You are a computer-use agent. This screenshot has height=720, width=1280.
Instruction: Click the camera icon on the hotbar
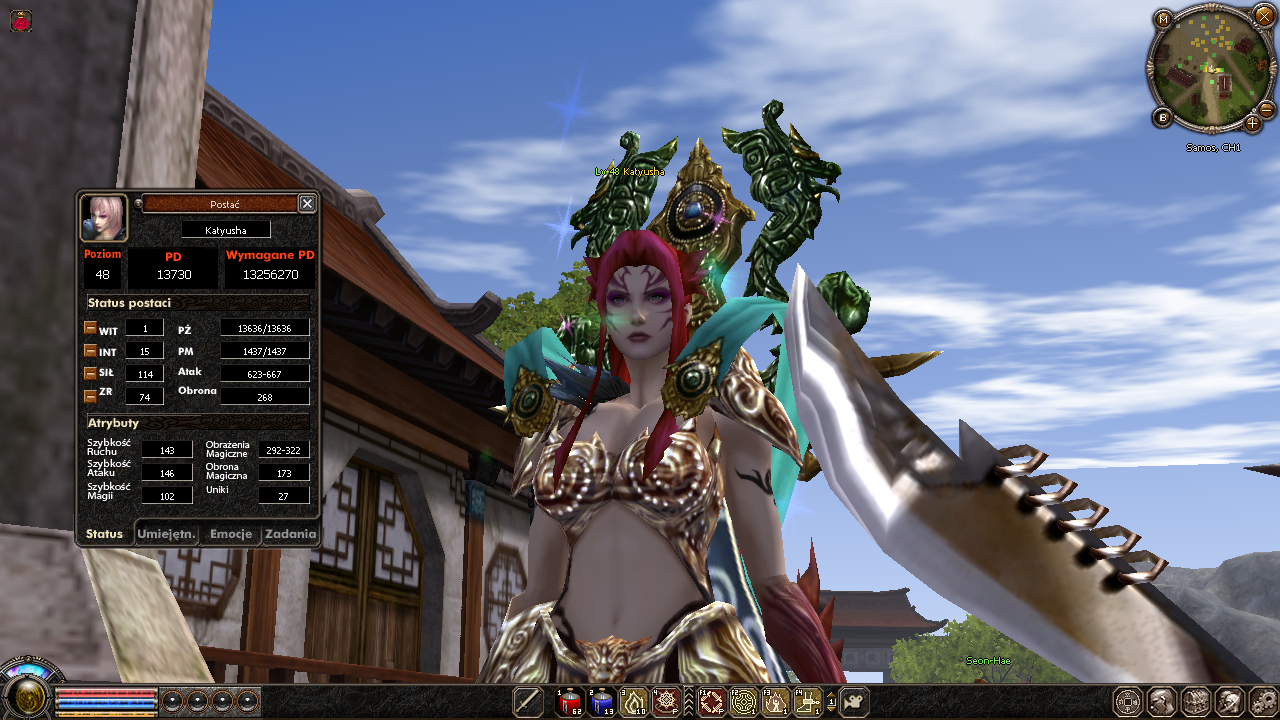click(854, 702)
